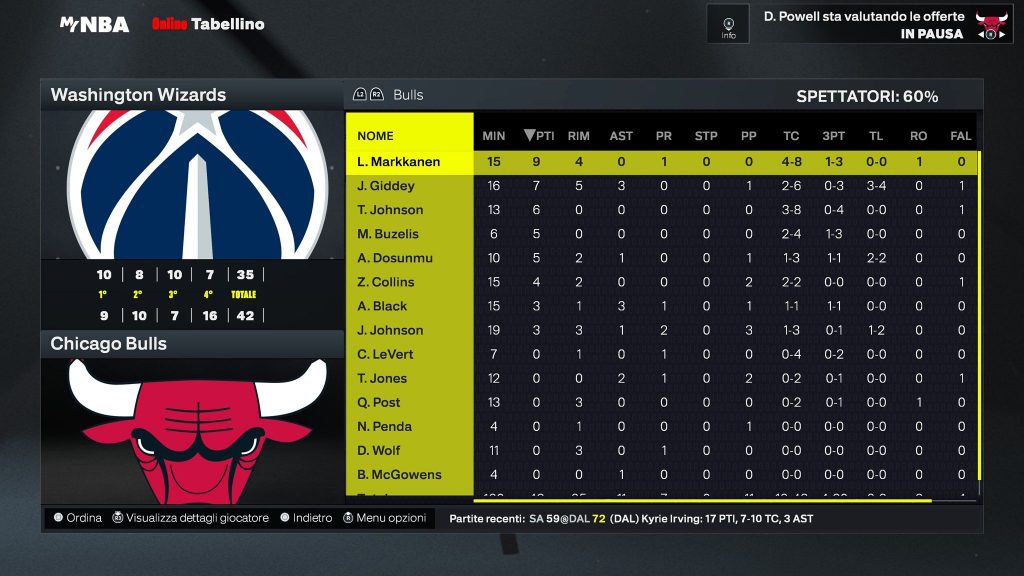Screen dimensions: 1024x576
Task: Switch the Bulls team box score tab
Action: [407, 95]
